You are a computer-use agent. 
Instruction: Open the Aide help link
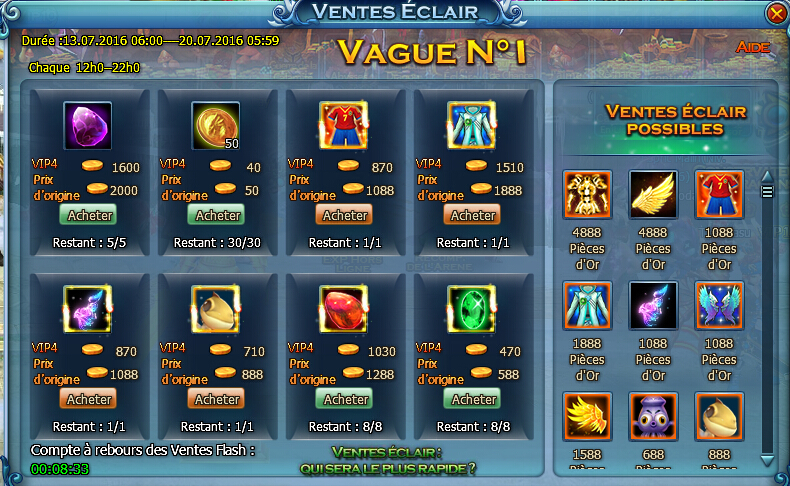coord(751,47)
